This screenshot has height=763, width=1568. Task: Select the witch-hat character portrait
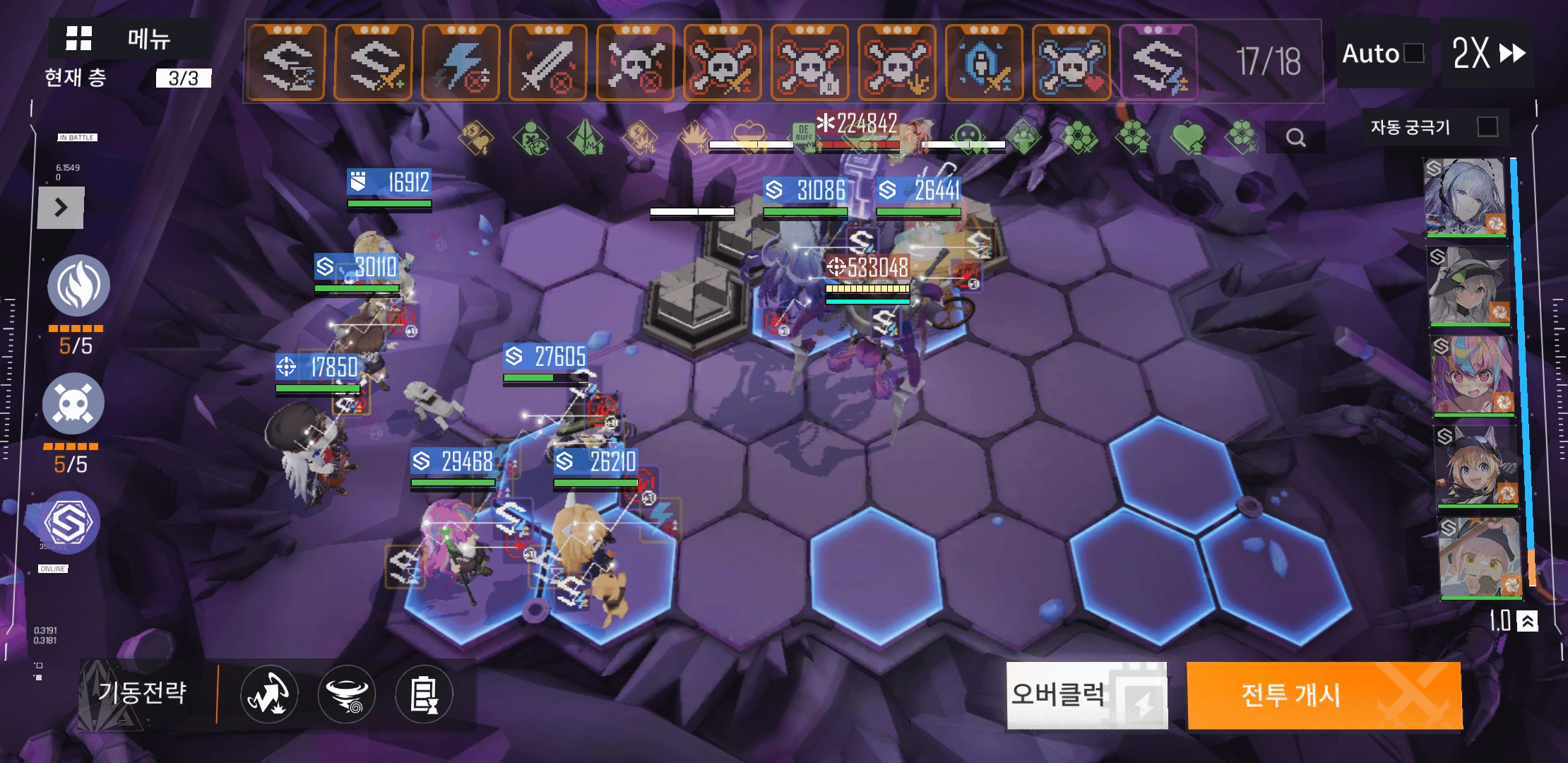[1469, 286]
